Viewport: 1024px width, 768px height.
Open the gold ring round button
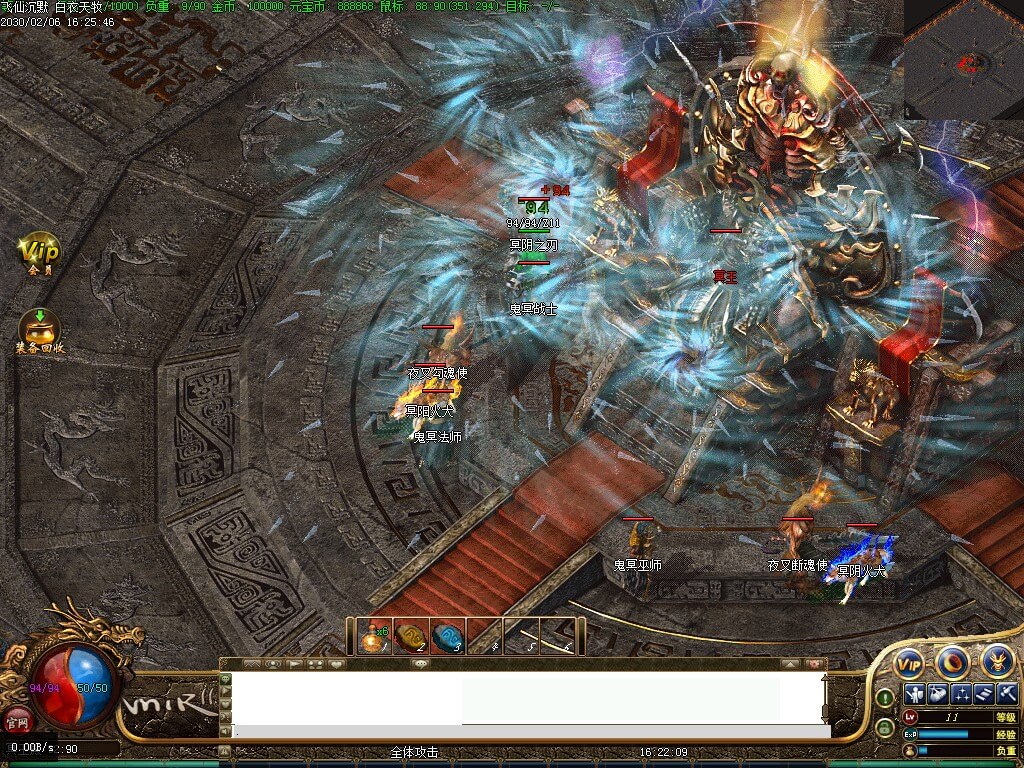pyautogui.click(x=952, y=662)
